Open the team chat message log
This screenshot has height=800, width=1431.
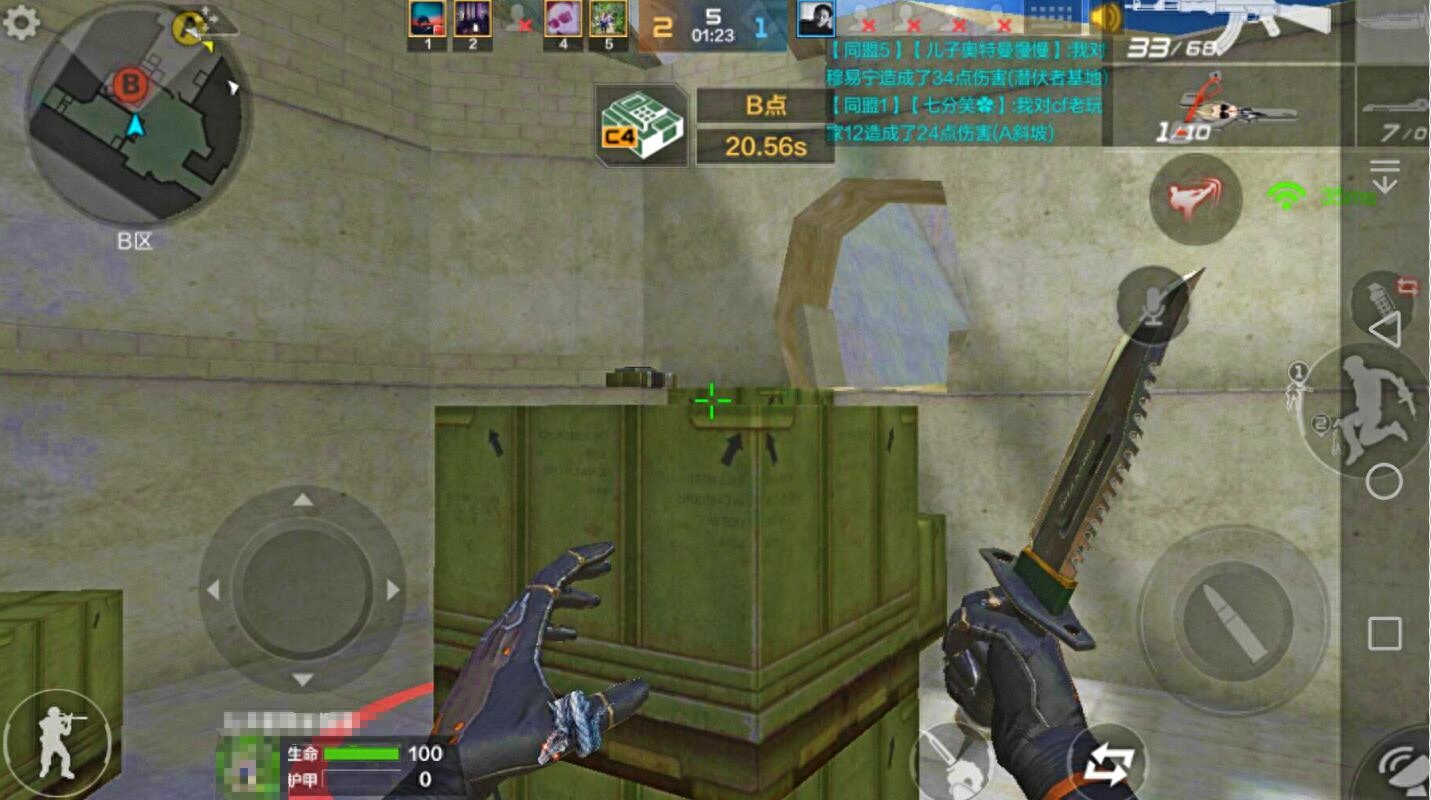pos(966,90)
